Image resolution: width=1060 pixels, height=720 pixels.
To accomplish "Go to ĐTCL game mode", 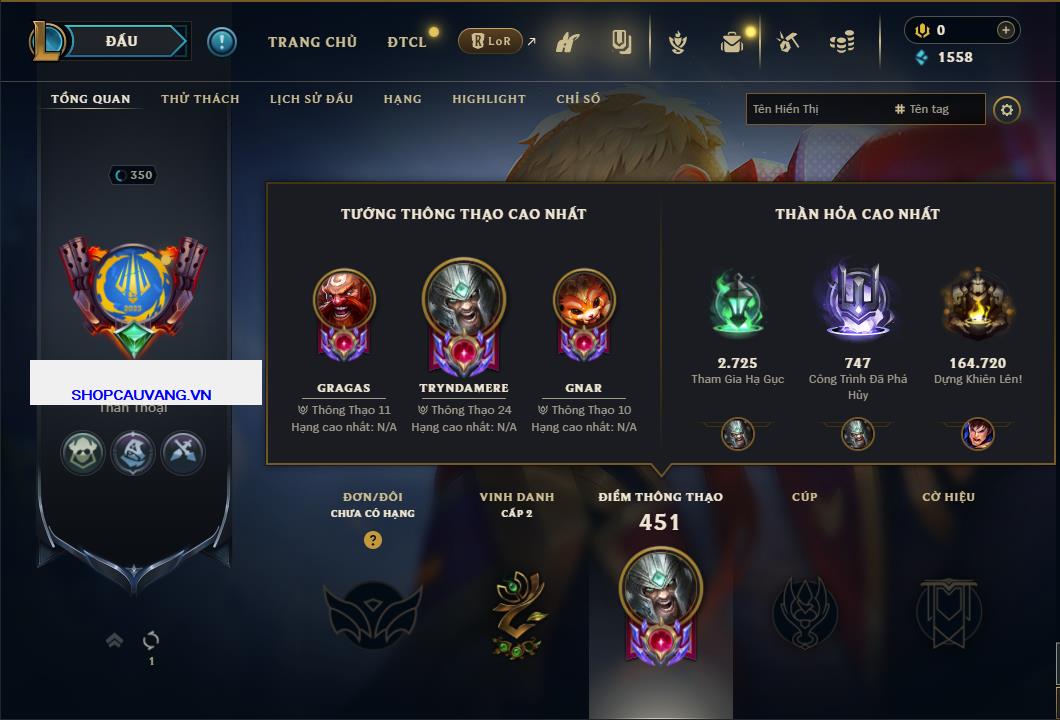I will [407, 42].
